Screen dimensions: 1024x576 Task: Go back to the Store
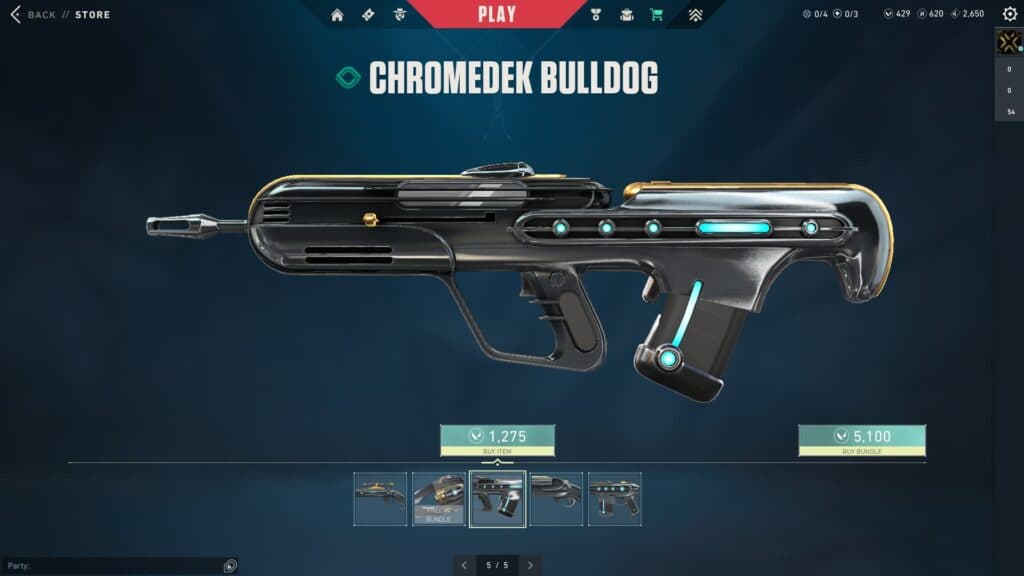tap(60, 15)
